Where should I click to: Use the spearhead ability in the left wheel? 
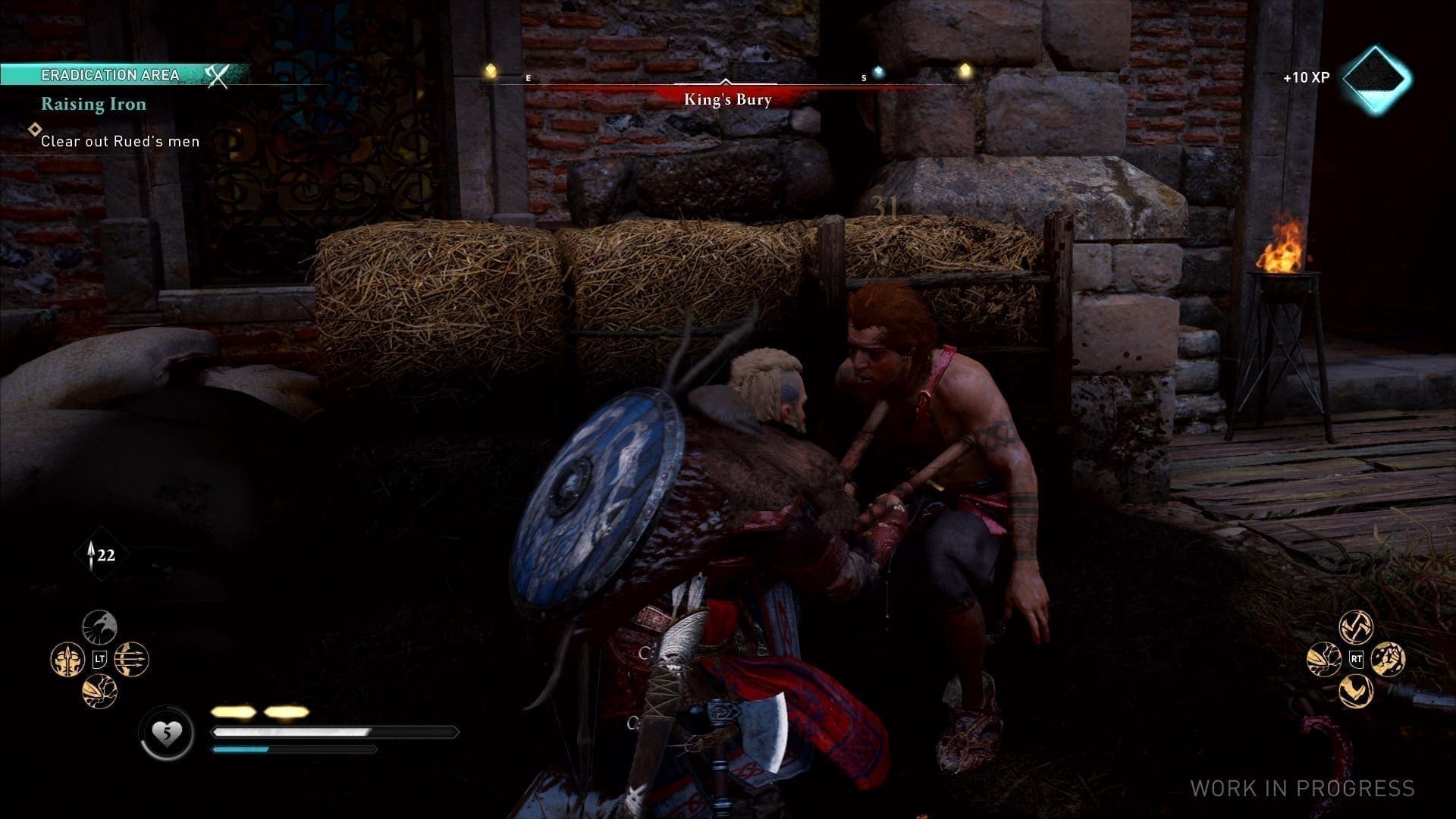(99, 691)
